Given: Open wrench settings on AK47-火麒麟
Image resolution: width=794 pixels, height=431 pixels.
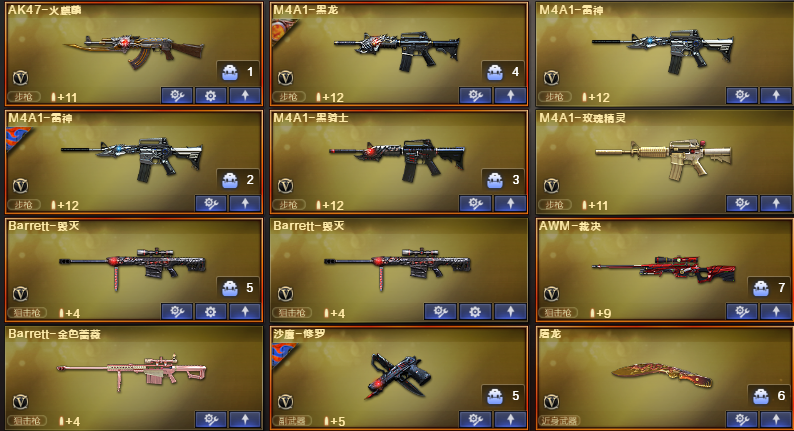Looking at the screenshot, I should [176, 96].
